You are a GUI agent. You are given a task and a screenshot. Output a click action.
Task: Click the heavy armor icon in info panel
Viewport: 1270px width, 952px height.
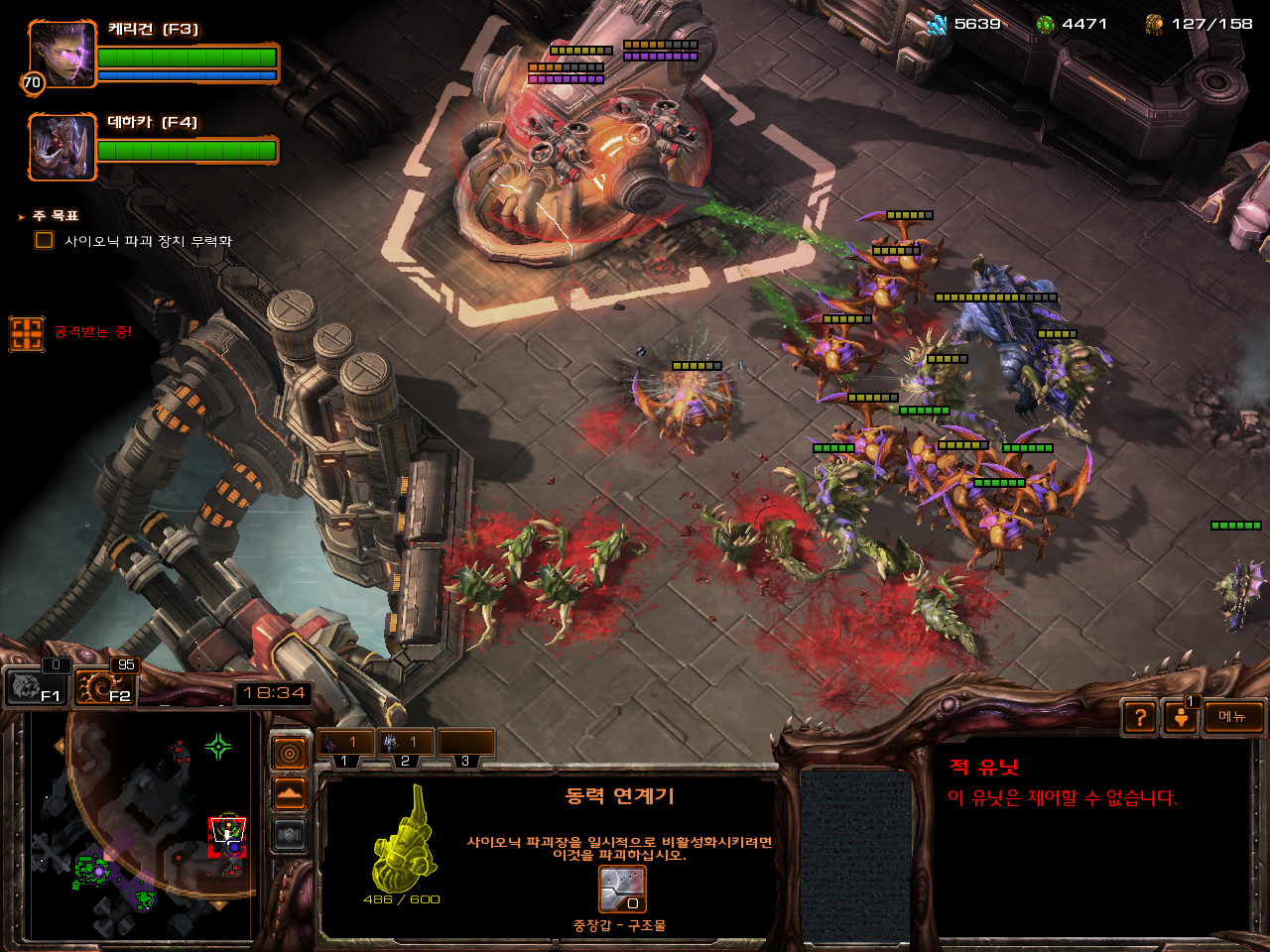point(622,889)
